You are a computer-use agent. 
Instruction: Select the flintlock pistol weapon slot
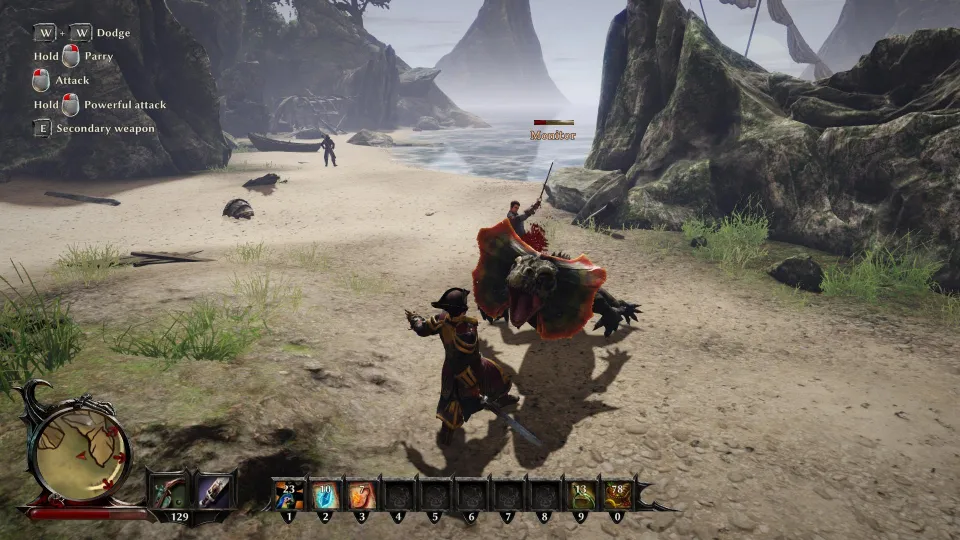click(x=168, y=490)
